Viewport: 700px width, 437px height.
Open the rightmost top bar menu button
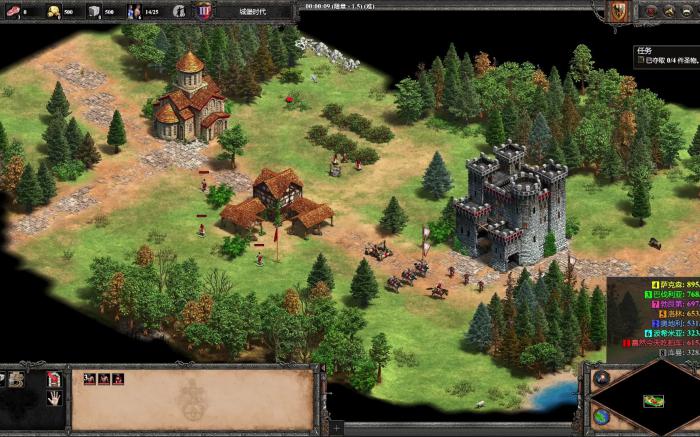(x=688, y=12)
